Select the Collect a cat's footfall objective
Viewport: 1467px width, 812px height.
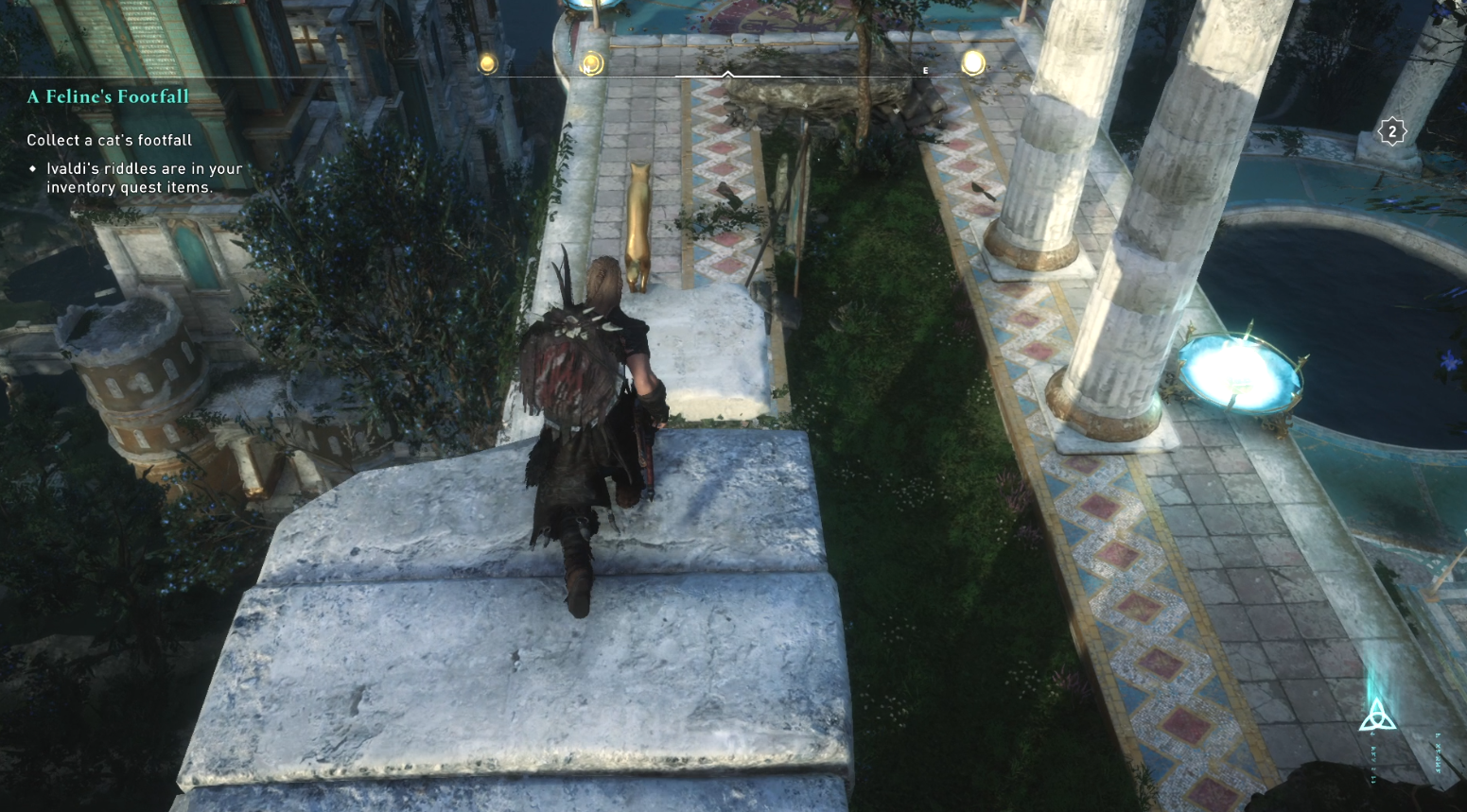coord(109,140)
